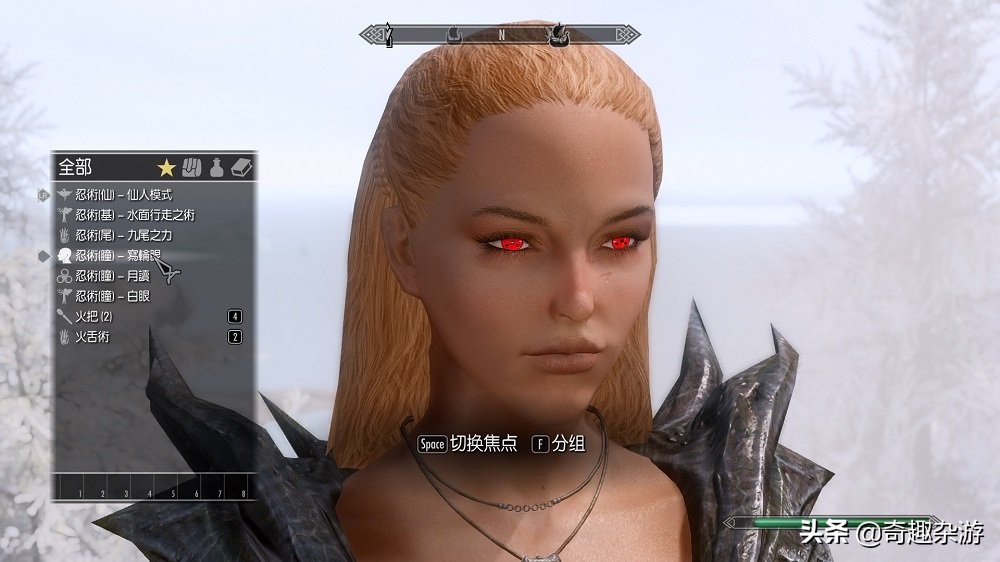Choose the 月讀 ninjutsu entry
Screen dimensions: 1000x562
(106, 276)
